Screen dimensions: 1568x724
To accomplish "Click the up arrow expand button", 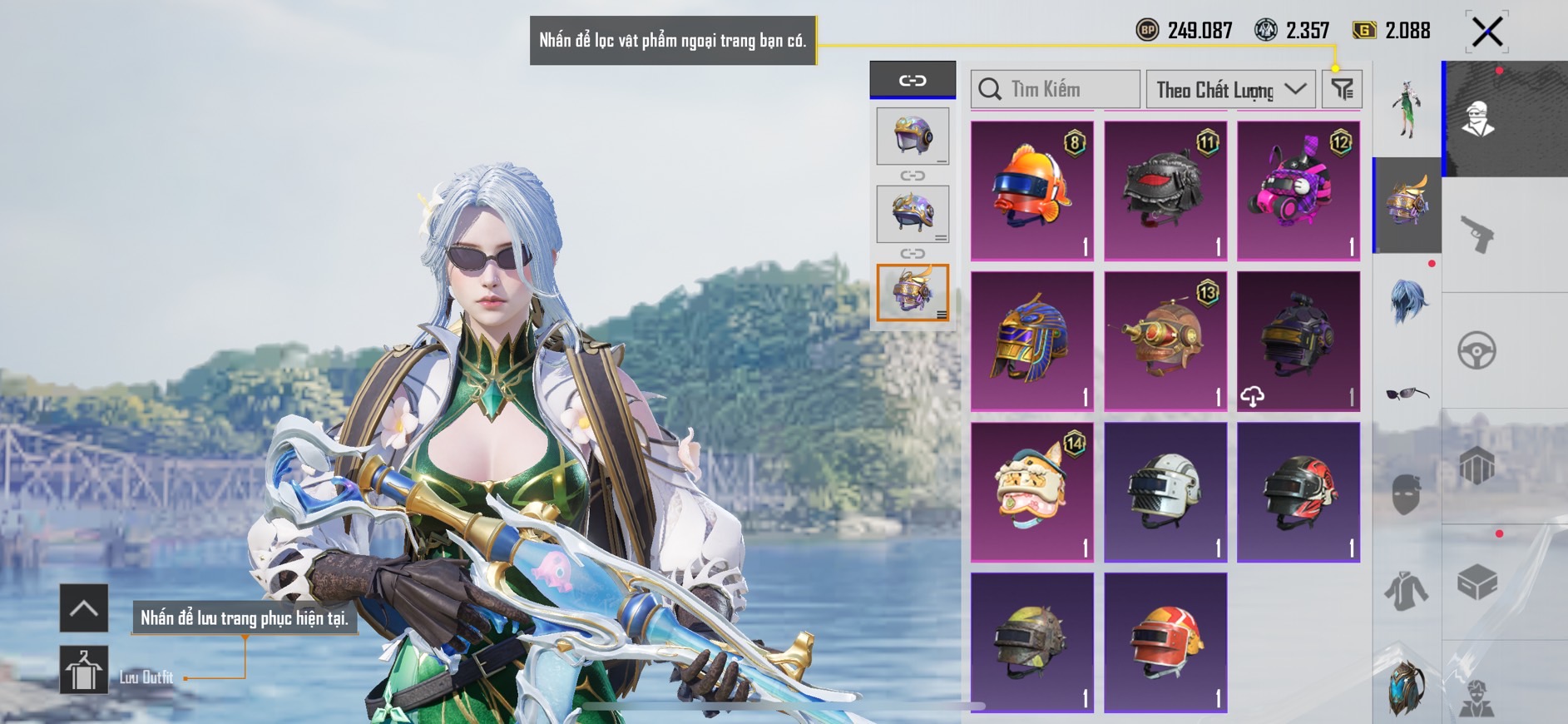I will pos(84,608).
